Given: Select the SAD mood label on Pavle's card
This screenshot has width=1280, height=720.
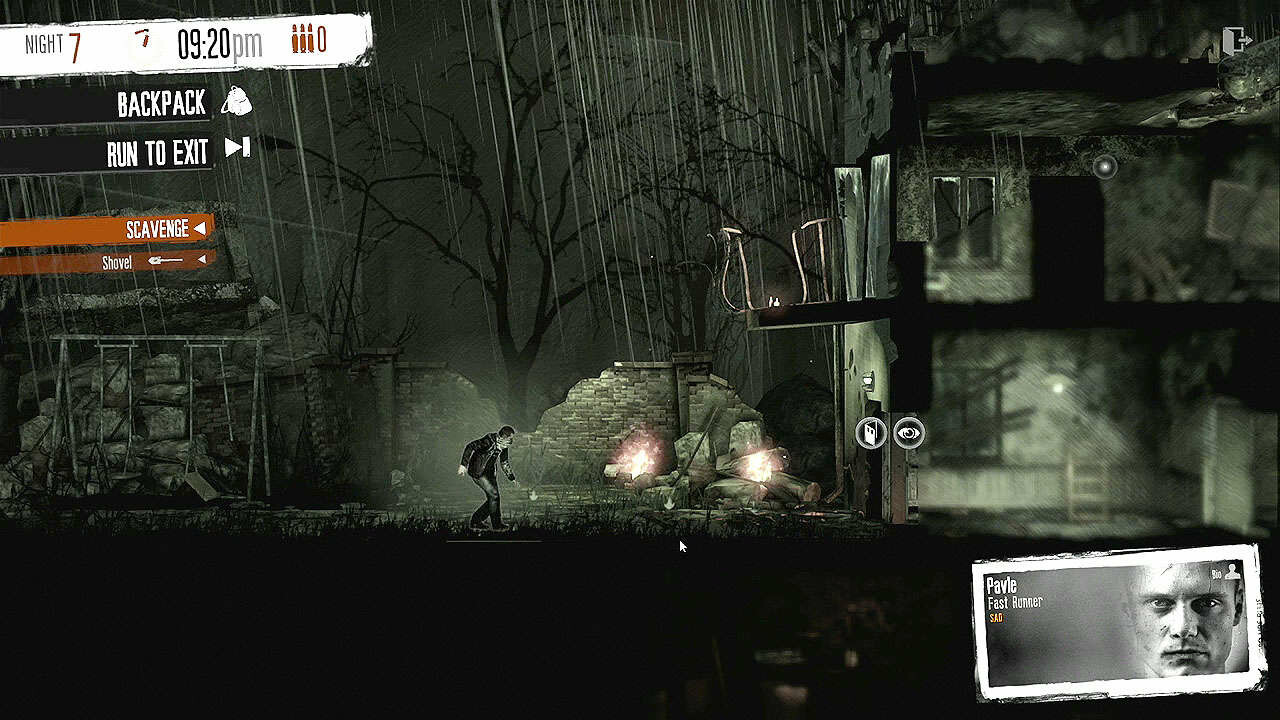Looking at the screenshot, I should [x=996, y=618].
